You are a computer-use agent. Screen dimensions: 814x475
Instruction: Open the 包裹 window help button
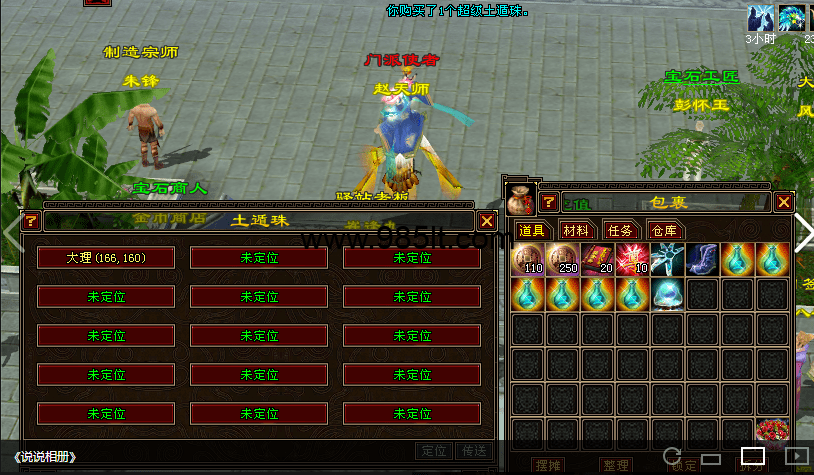click(x=549, y=203)
